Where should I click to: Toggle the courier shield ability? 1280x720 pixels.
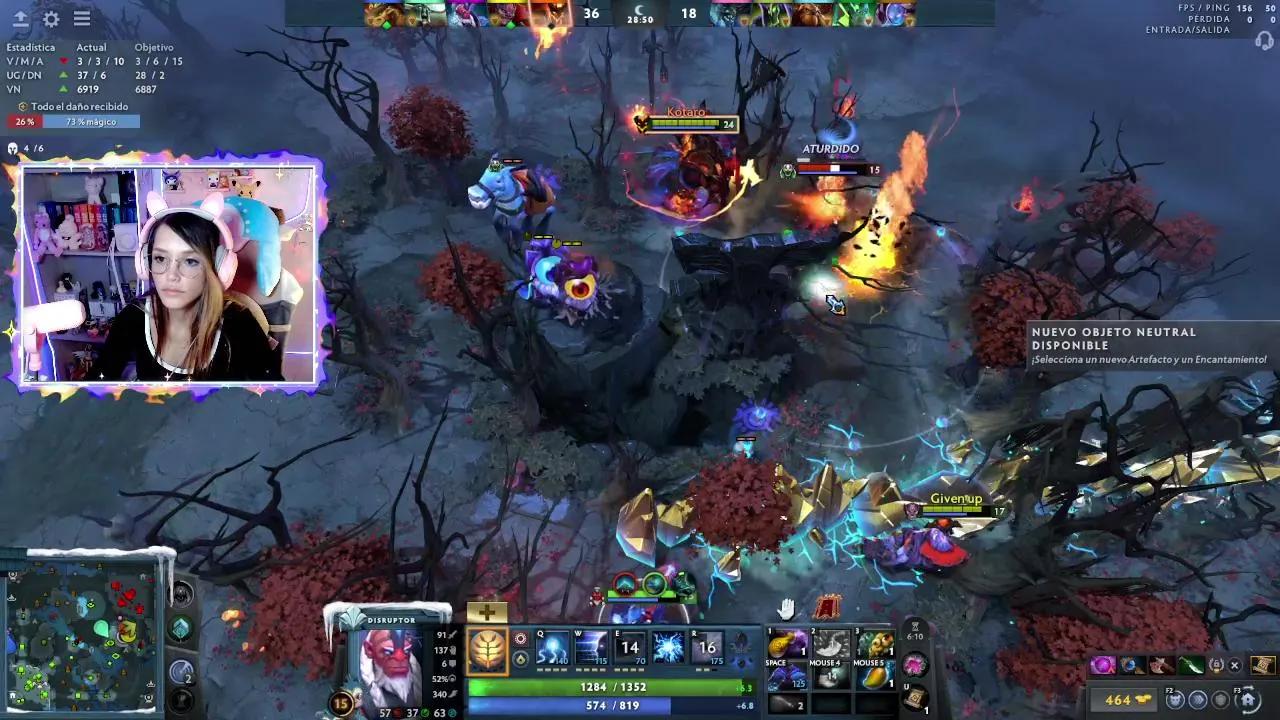[1220, 699]
